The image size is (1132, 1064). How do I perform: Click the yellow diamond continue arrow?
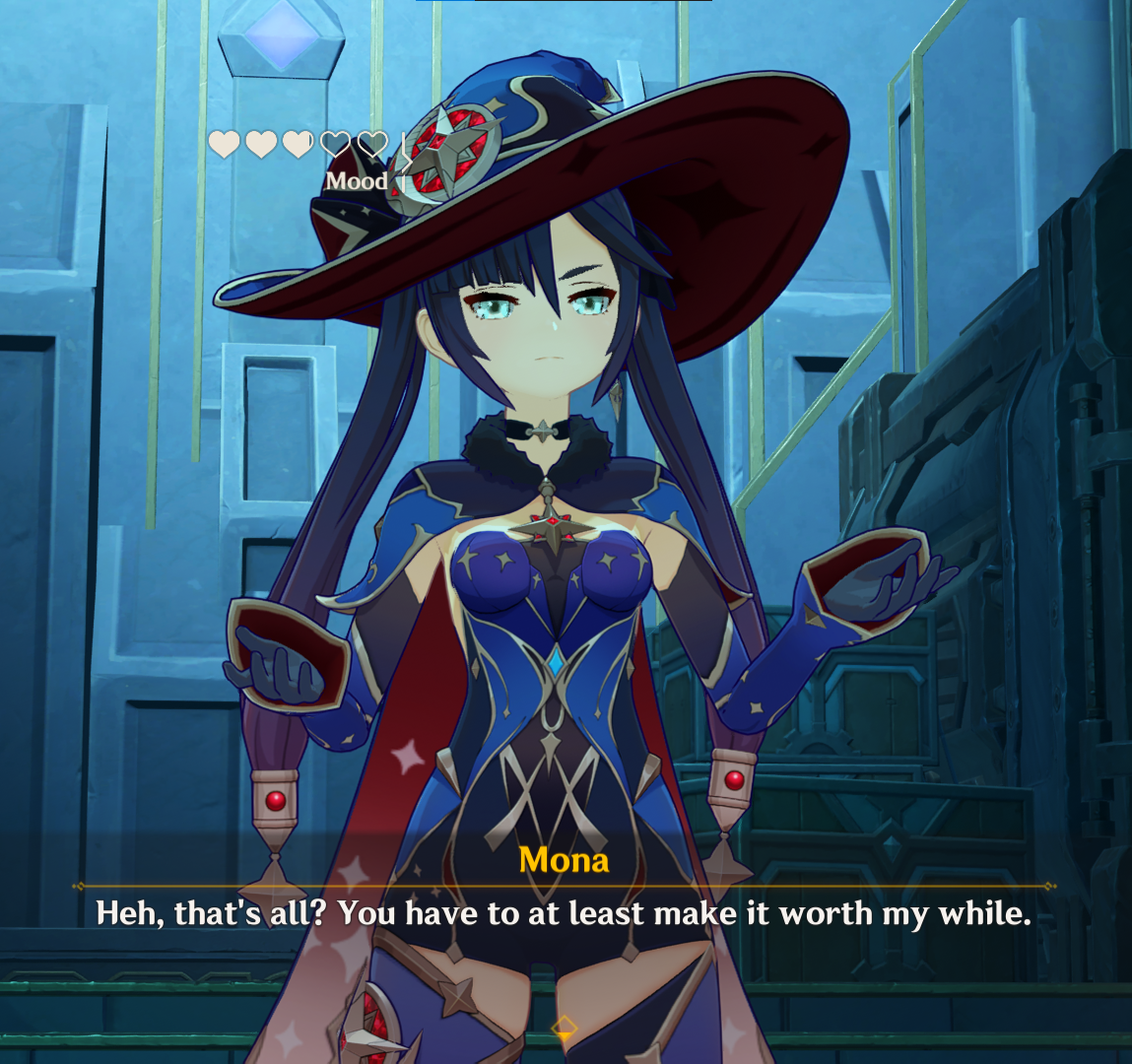tap(565, 1030)
